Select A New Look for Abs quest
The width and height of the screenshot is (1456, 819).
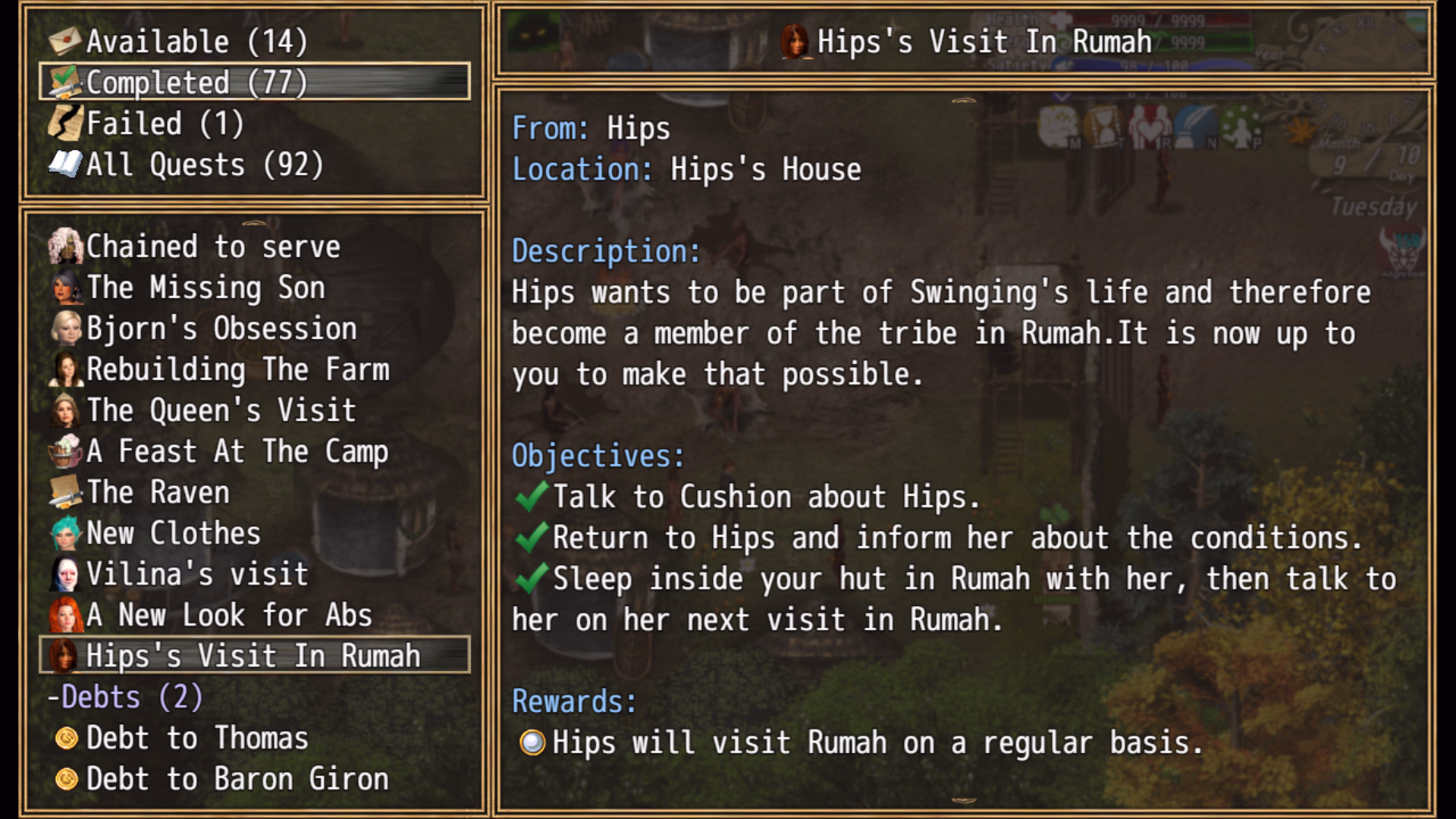(228, 615)
